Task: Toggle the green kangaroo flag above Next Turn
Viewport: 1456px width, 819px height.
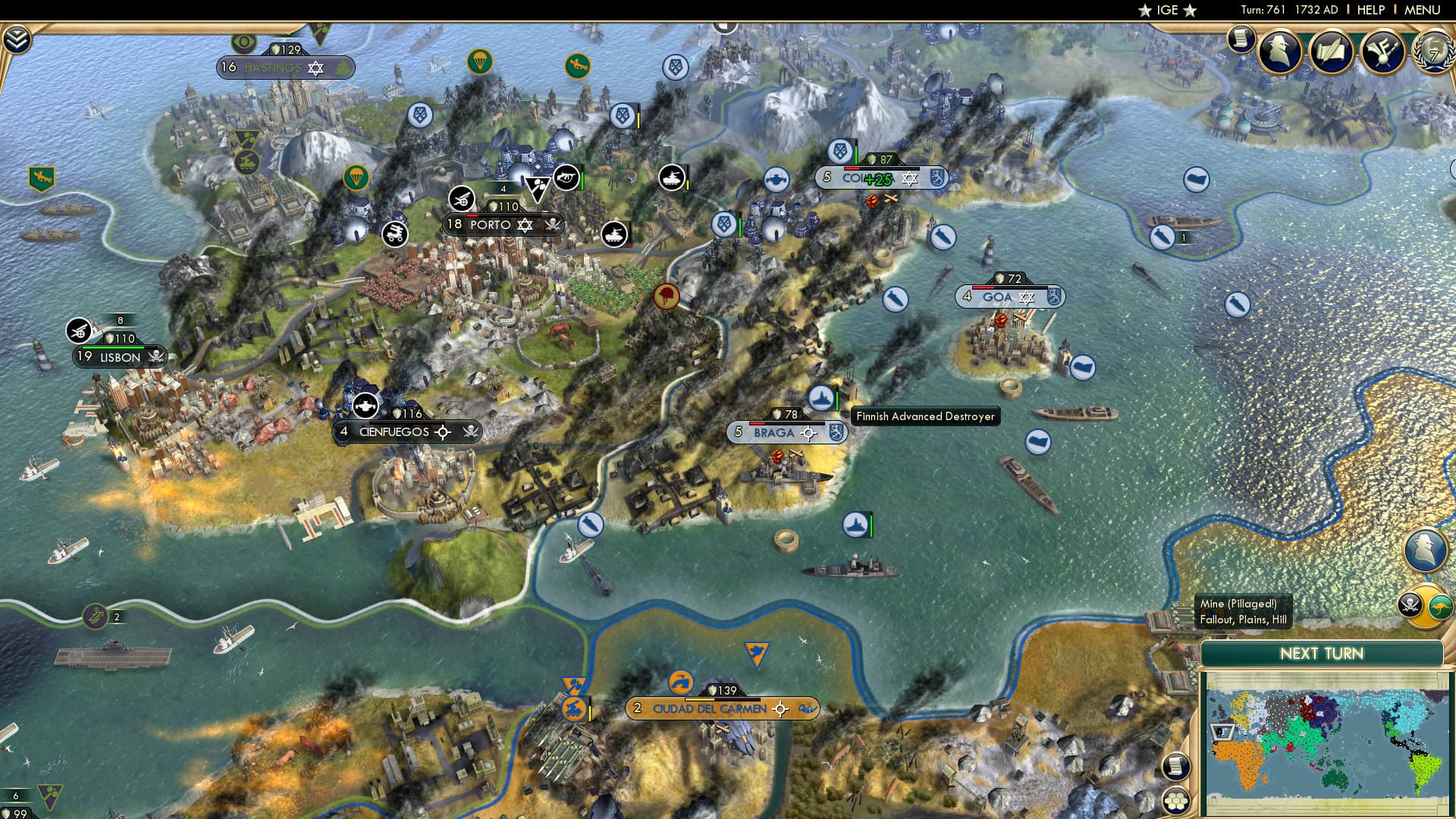Action: pos(1439,606)
